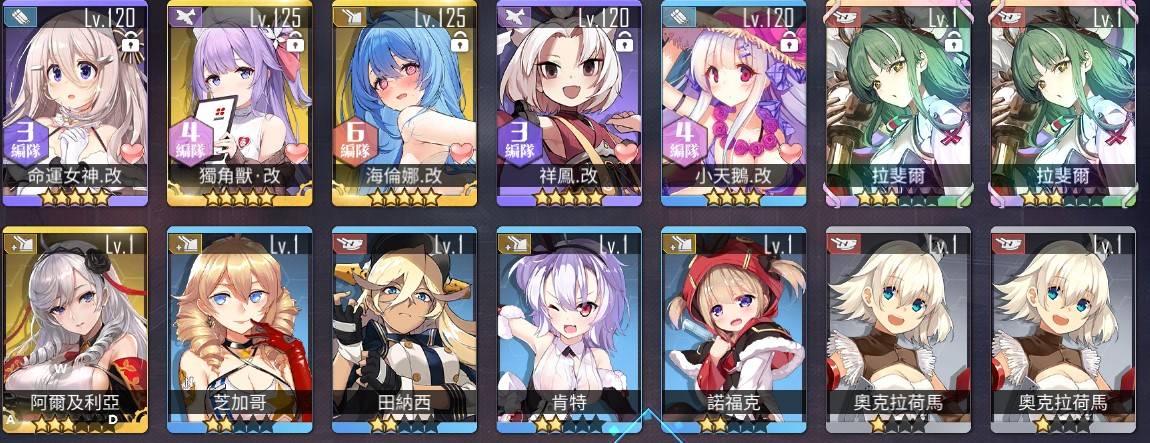Select the 田納西 ship card

point(403,325)
